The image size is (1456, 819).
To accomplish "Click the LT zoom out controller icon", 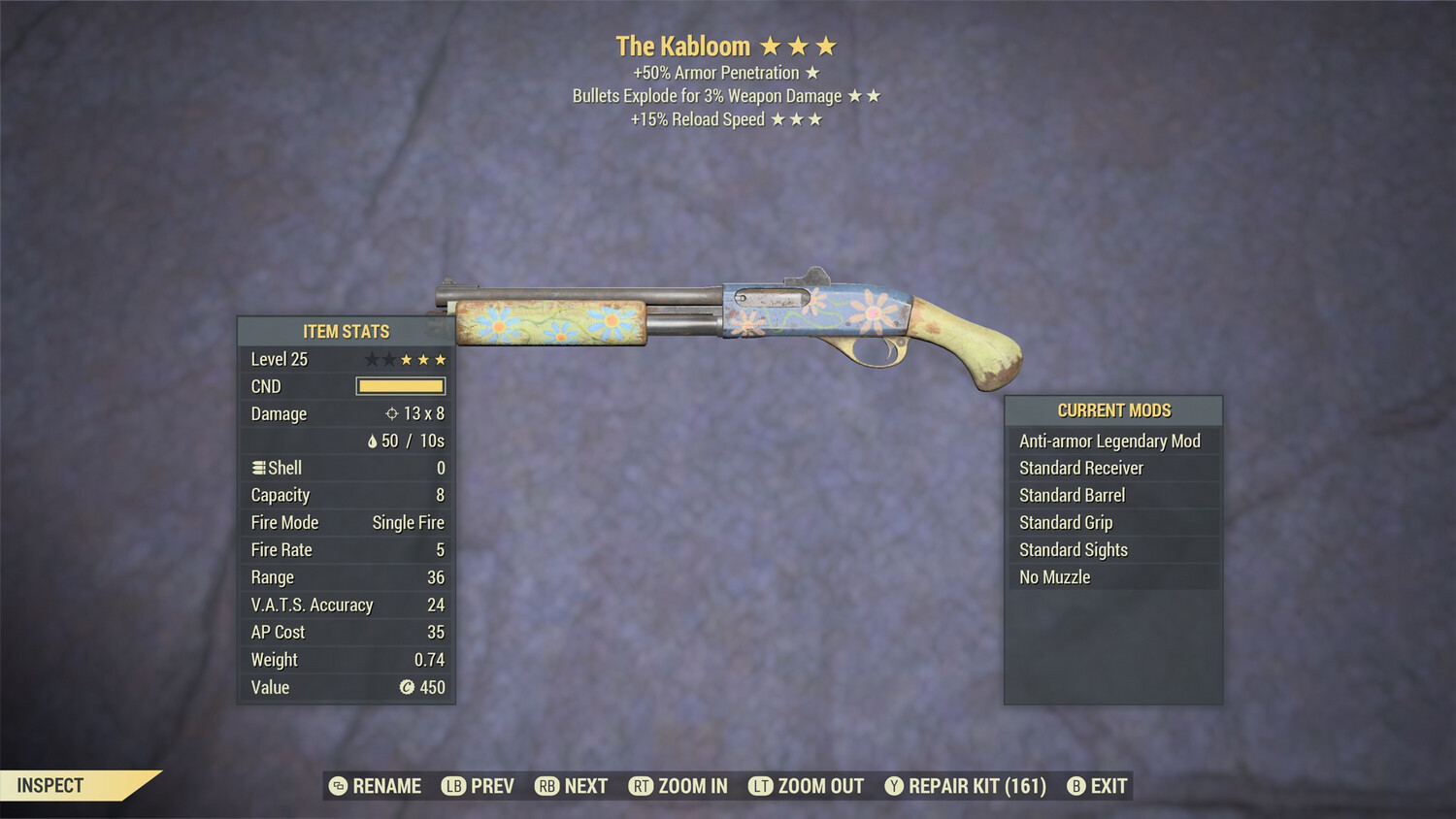I will pyautogui.click(x=761, y=786).
